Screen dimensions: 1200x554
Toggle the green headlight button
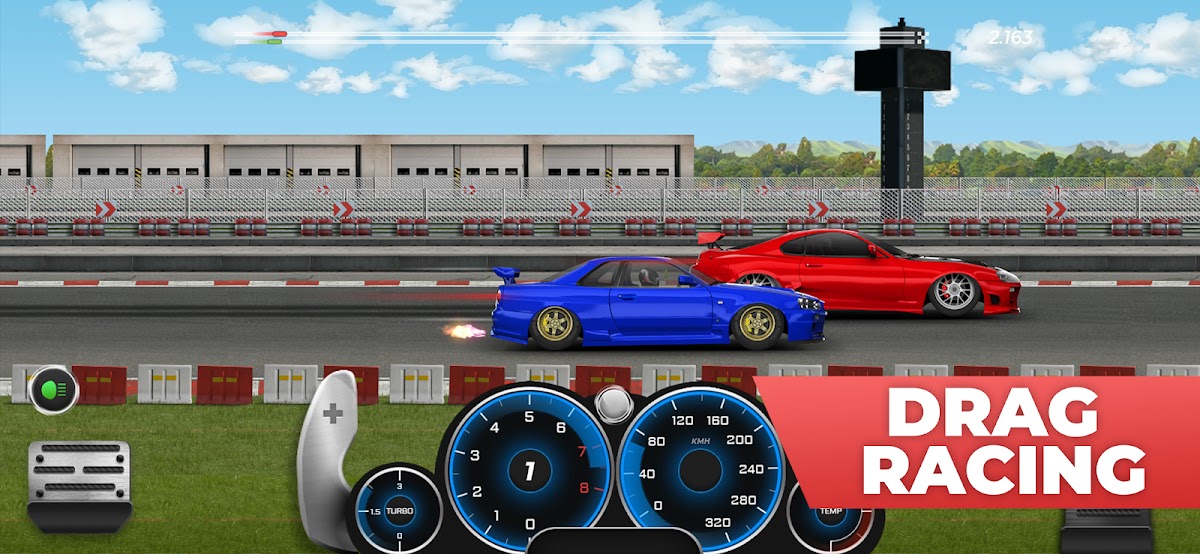[54, 389]
